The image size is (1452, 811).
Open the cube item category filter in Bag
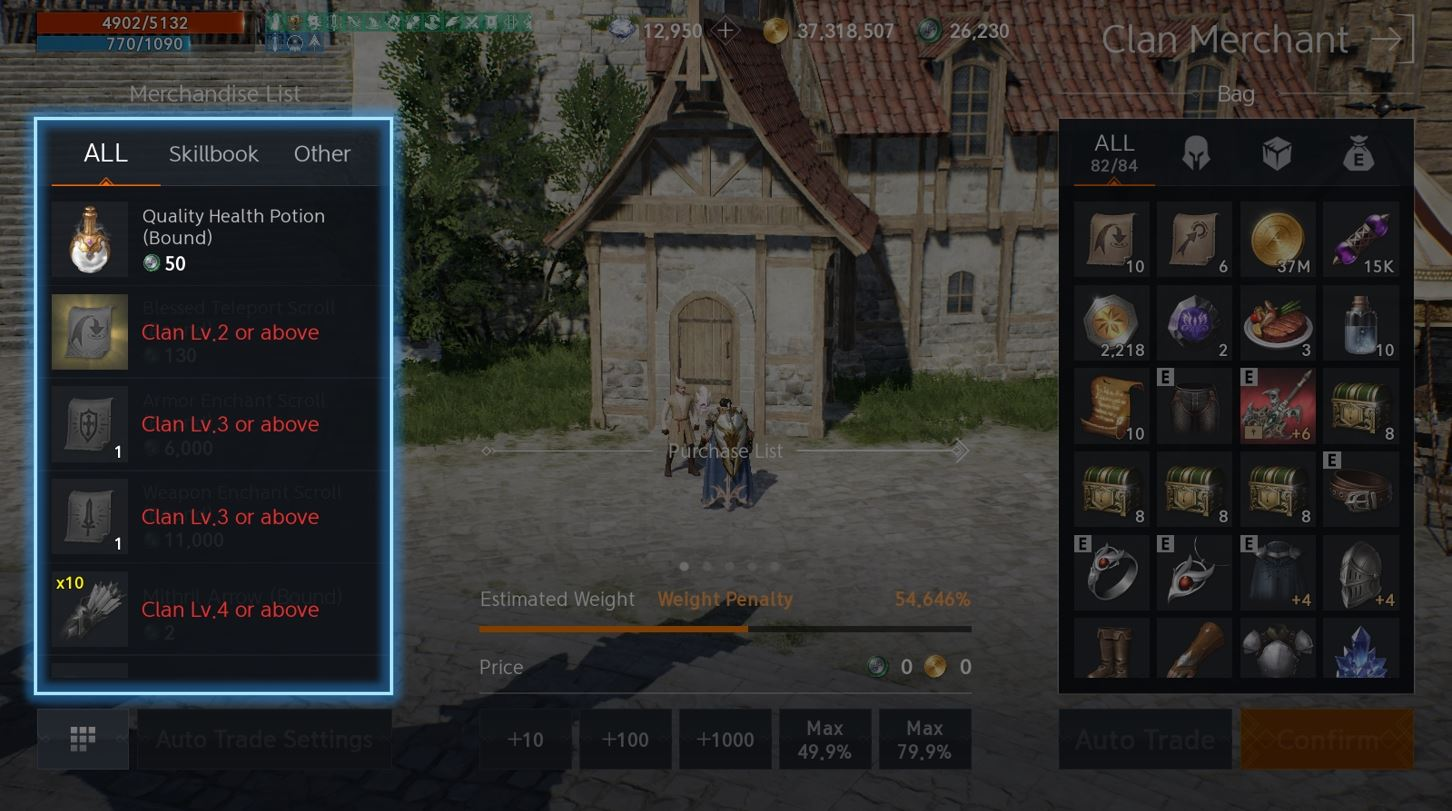click(x=1277, y=153)
